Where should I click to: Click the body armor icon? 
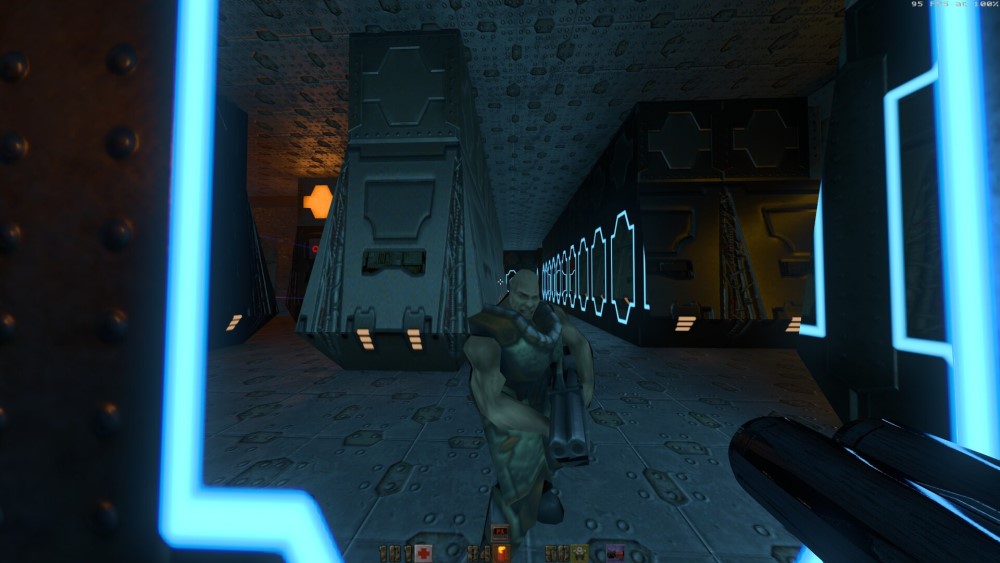coord(579,553)
